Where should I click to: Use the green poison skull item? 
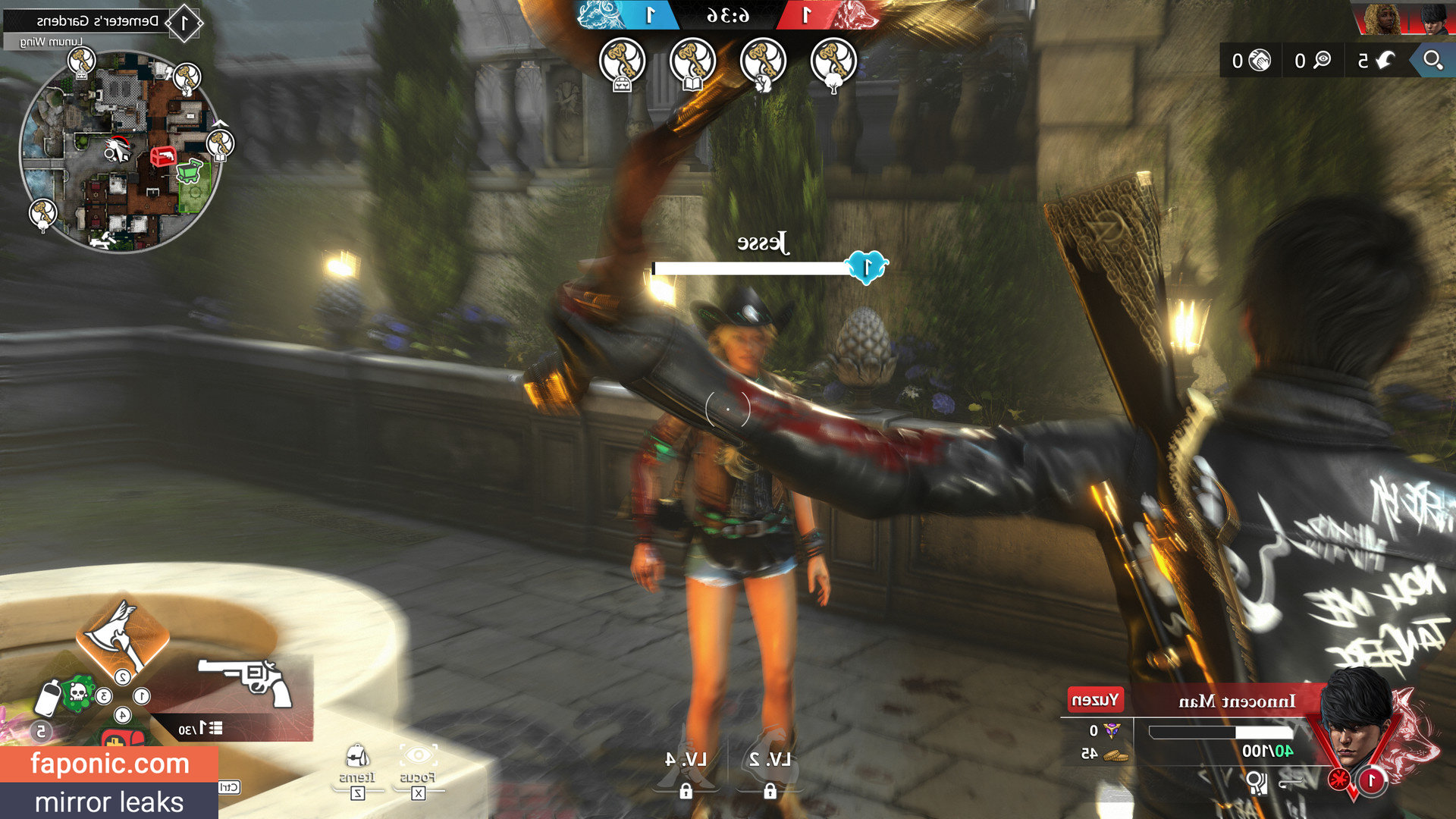77,692
